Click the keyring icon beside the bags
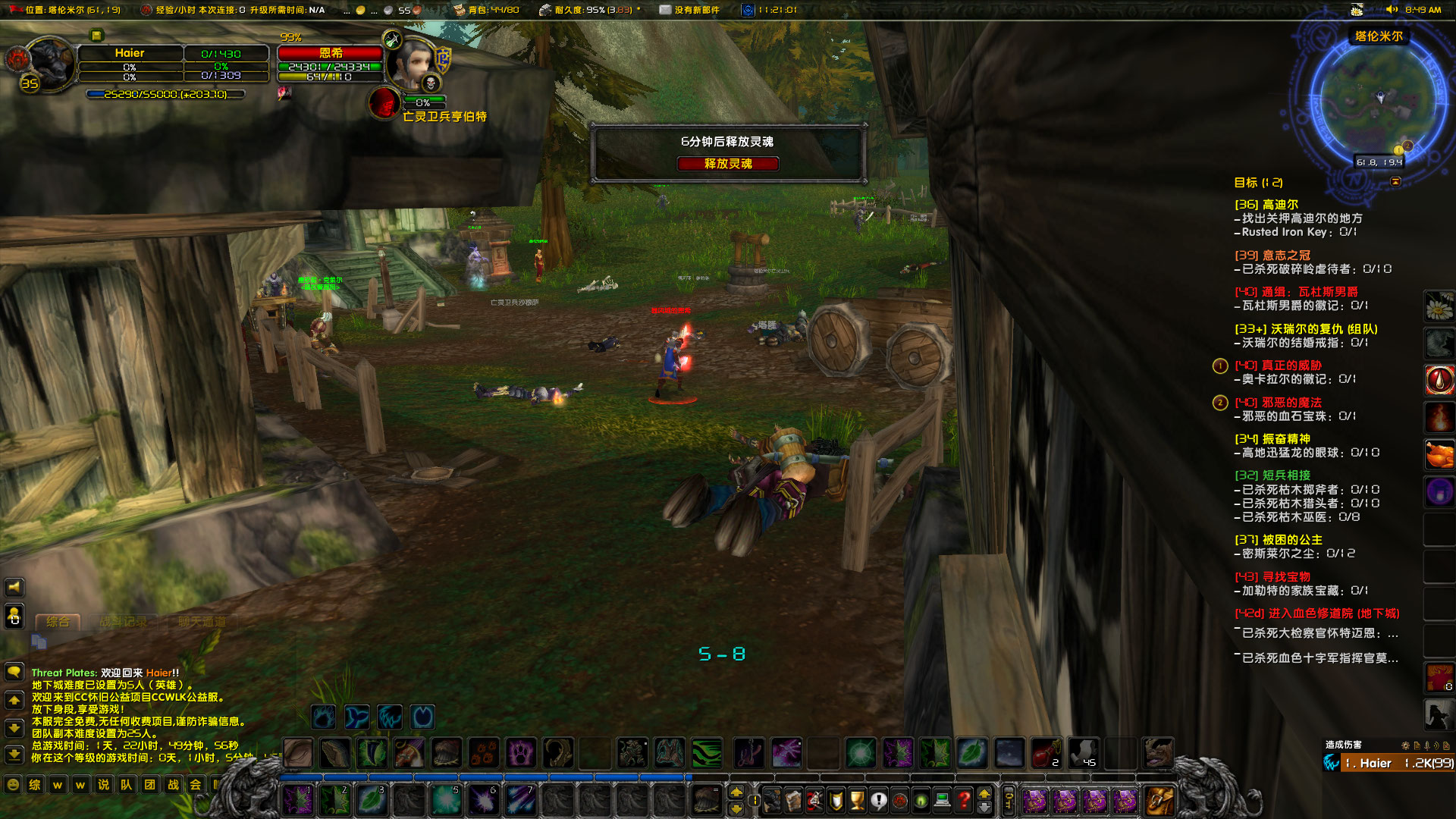The image size is (1456, 819). click(x=1009, y=798)
